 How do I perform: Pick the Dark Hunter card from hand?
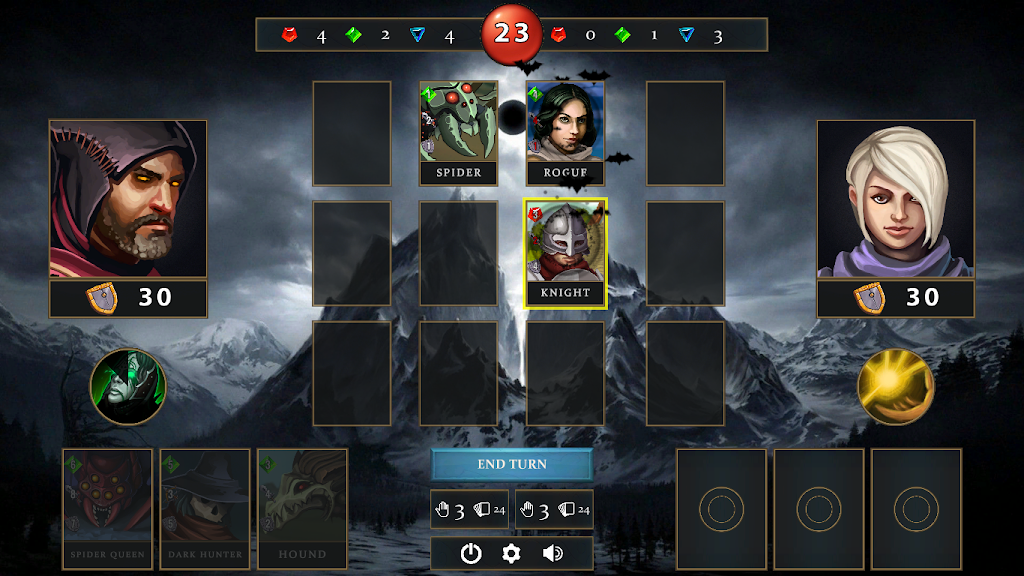pos(205,509)
